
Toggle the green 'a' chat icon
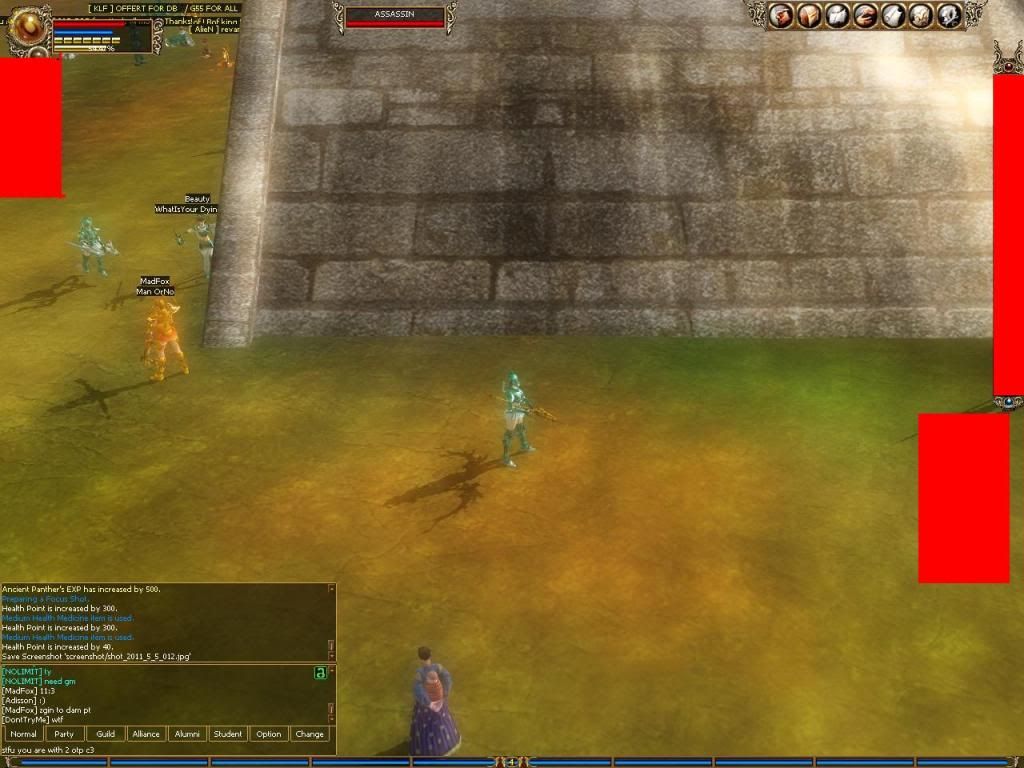[320, 673]
